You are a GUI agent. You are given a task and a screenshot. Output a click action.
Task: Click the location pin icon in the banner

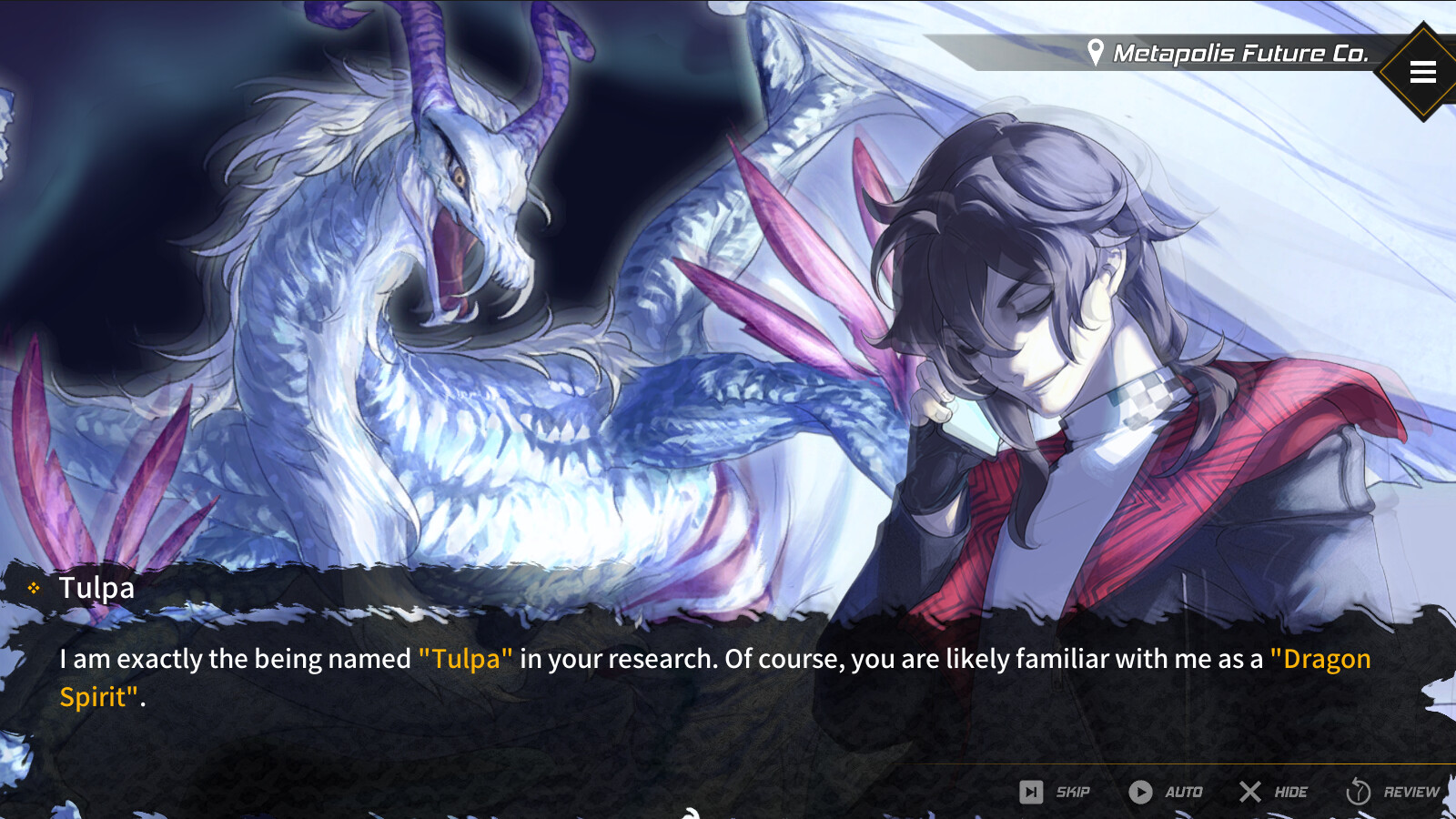pyautogui.click(x=1097, y=52)
